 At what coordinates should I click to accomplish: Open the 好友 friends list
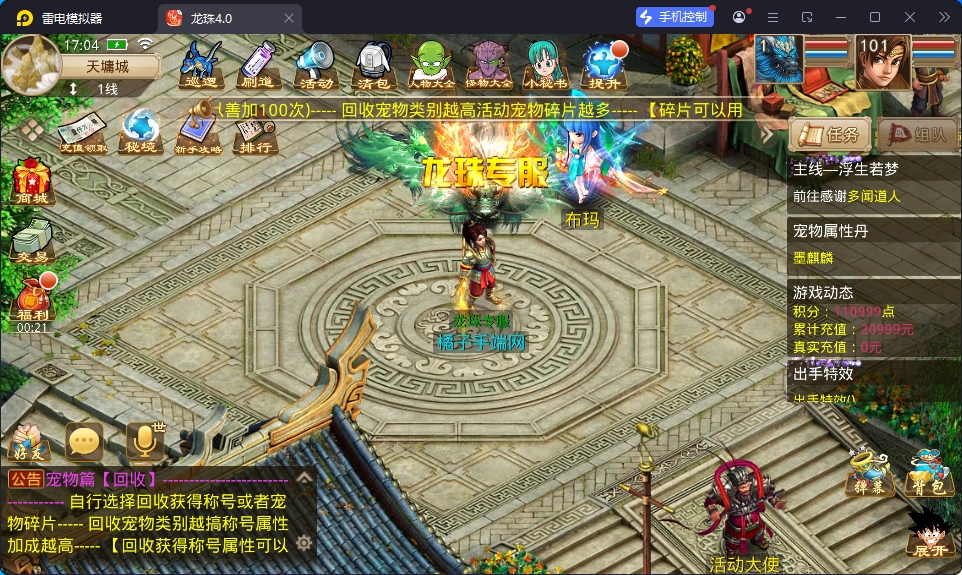[x=28, y=443]
